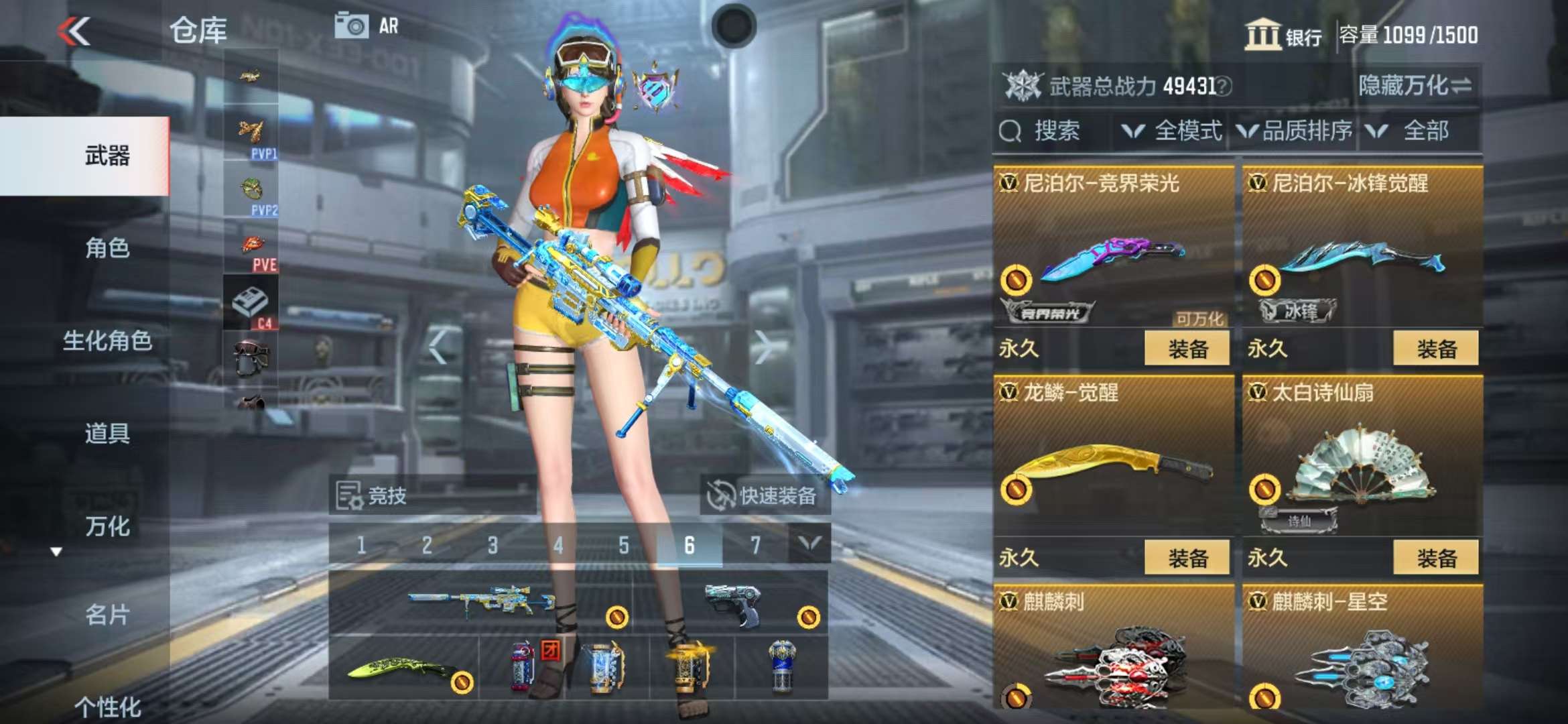Open the 万化 tab
Viewport: 1568px width, 724px height.
click(107, 526)
